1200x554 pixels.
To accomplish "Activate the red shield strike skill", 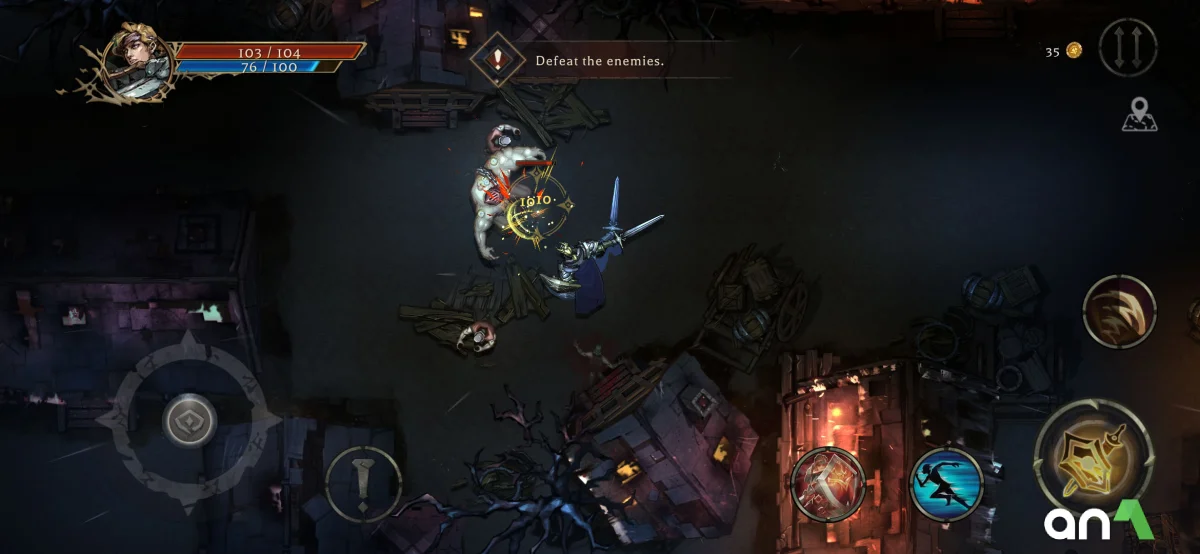I will (827, 485).
